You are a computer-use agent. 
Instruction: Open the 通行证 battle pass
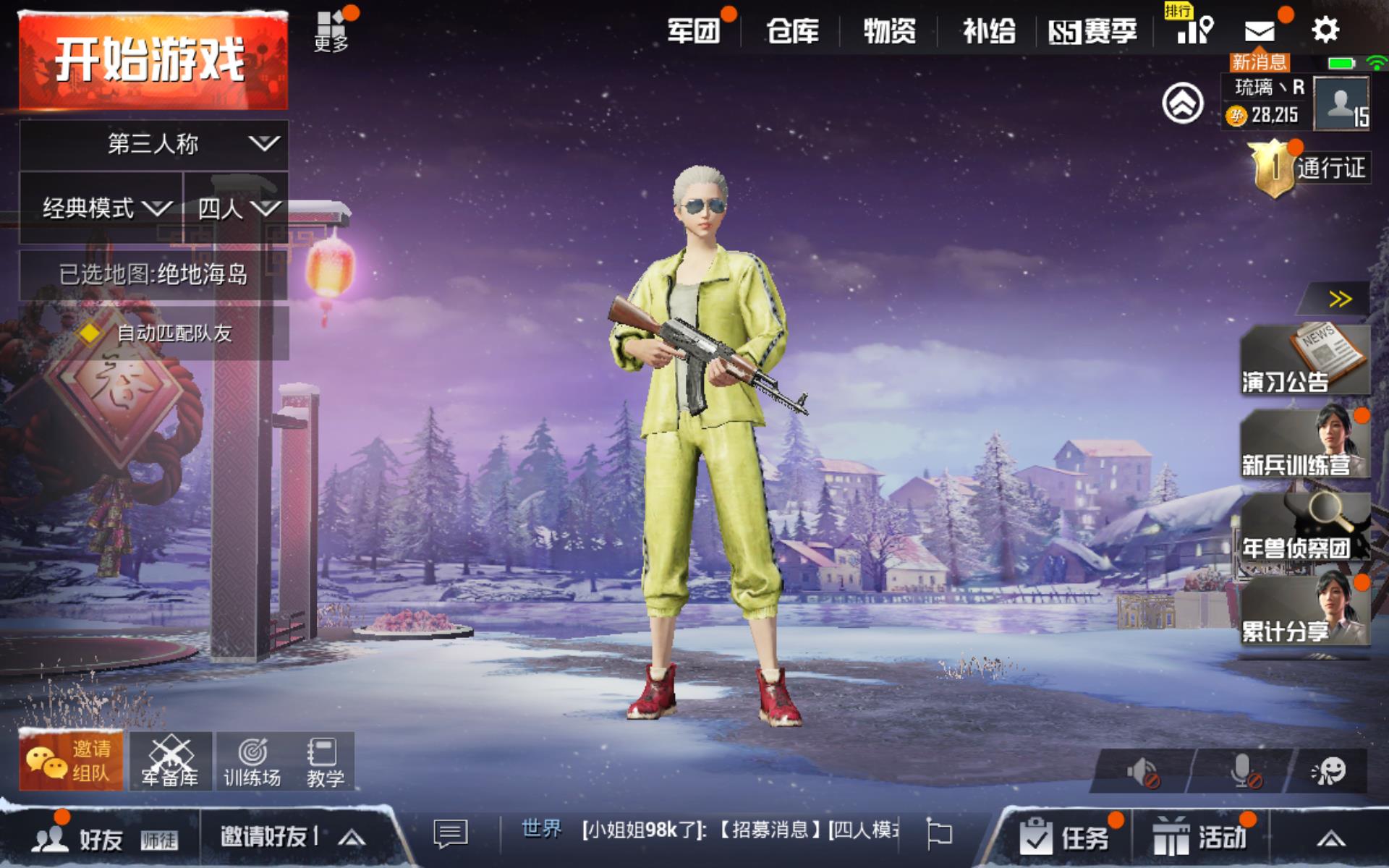click(x=1311, y=169)
